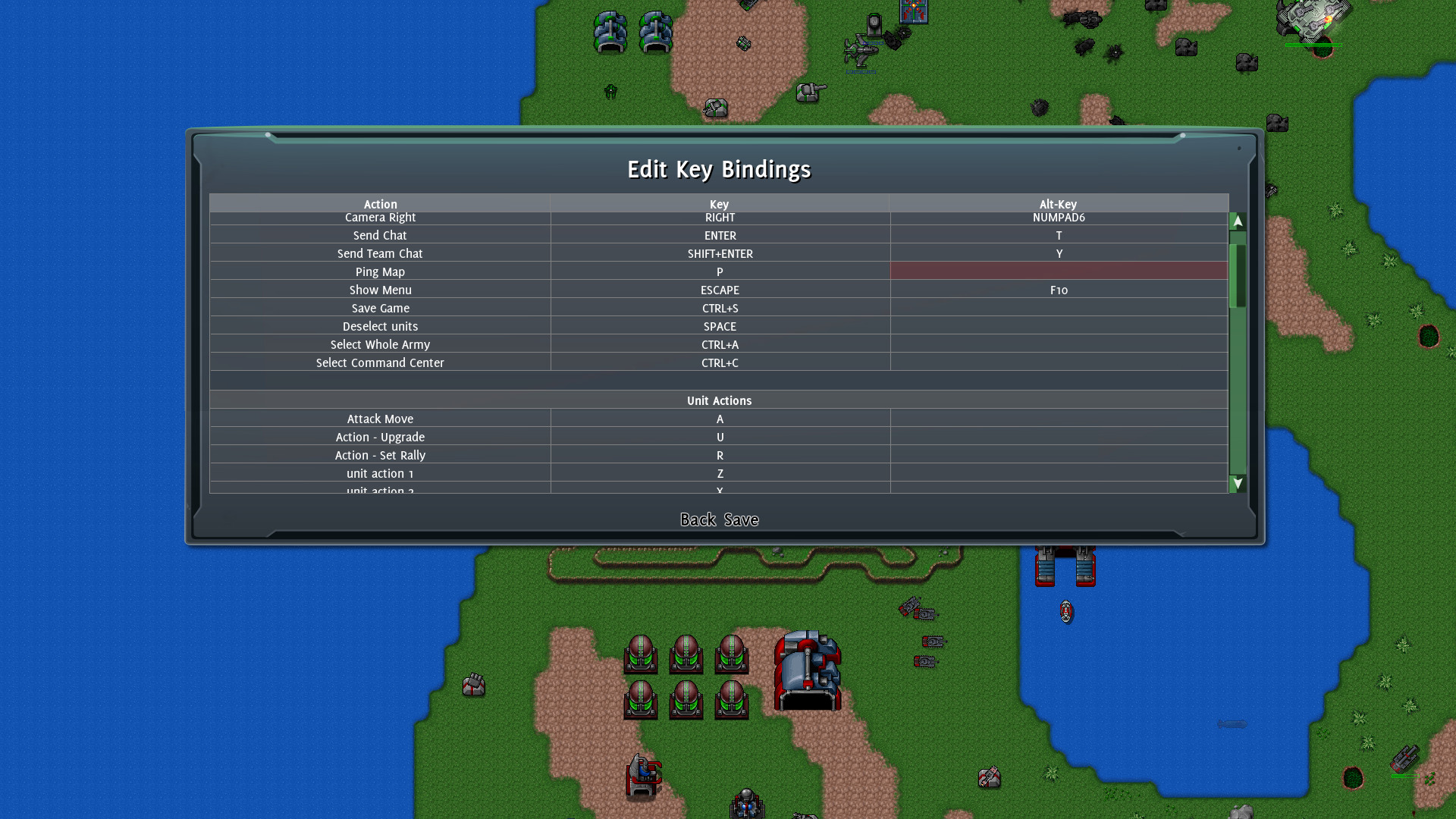
Task: Rebind Attack Move from key A
Action: point(719,419)
